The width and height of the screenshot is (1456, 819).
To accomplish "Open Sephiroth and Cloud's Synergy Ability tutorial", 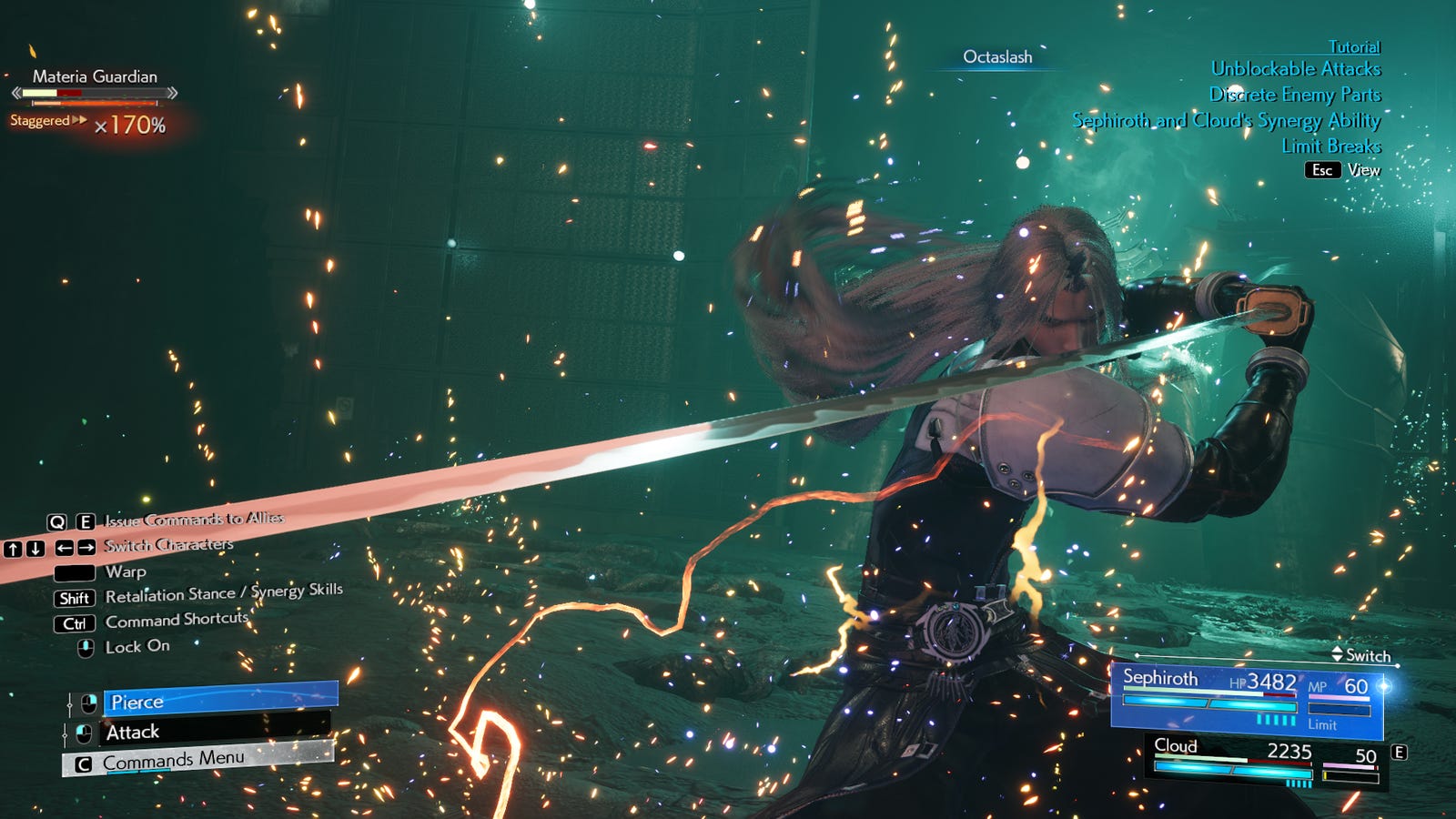I will pyautogui.click(x=1226, y=121).
